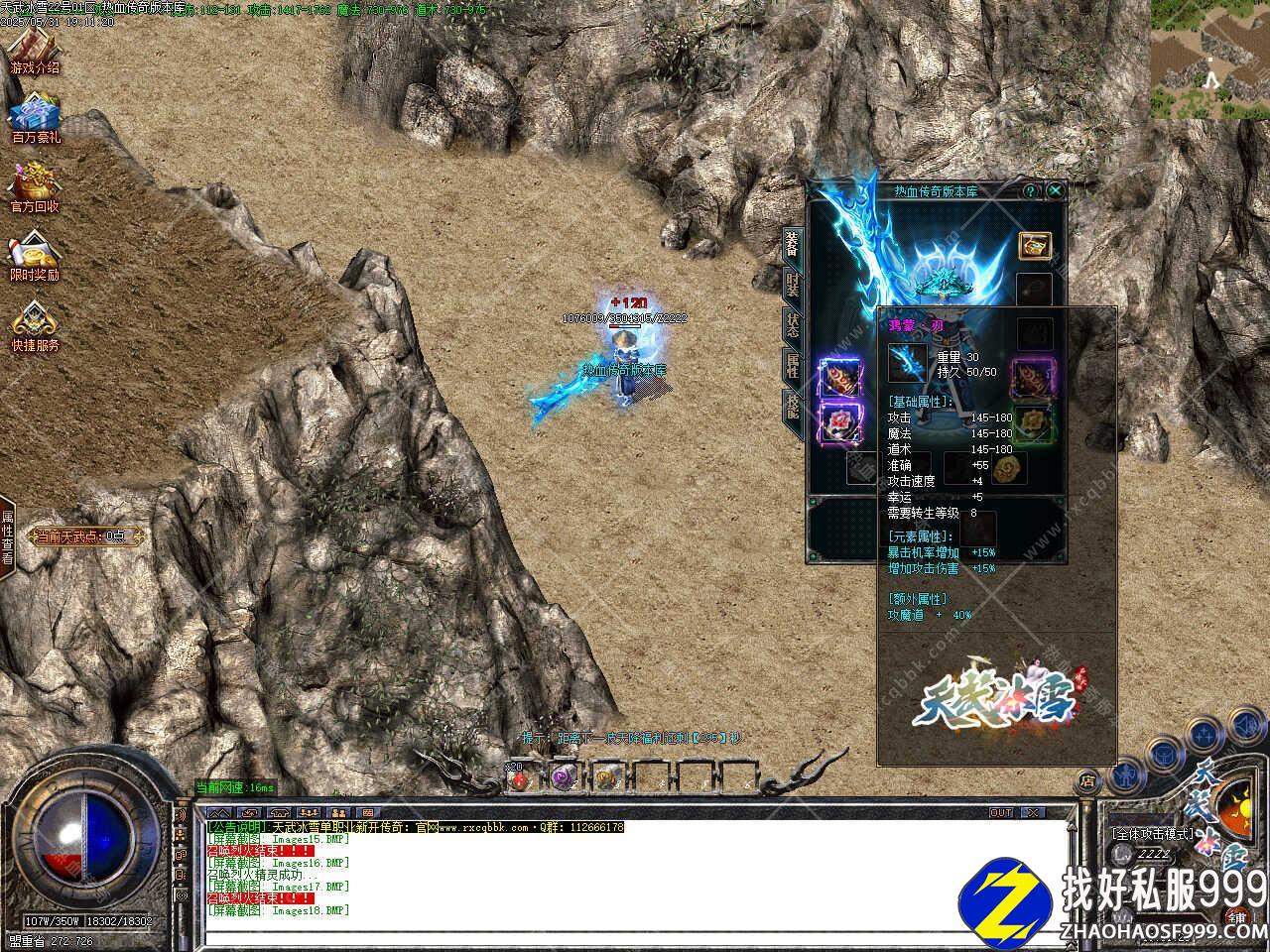Open the 快捷服务 quick service icon

pos(35,325)
